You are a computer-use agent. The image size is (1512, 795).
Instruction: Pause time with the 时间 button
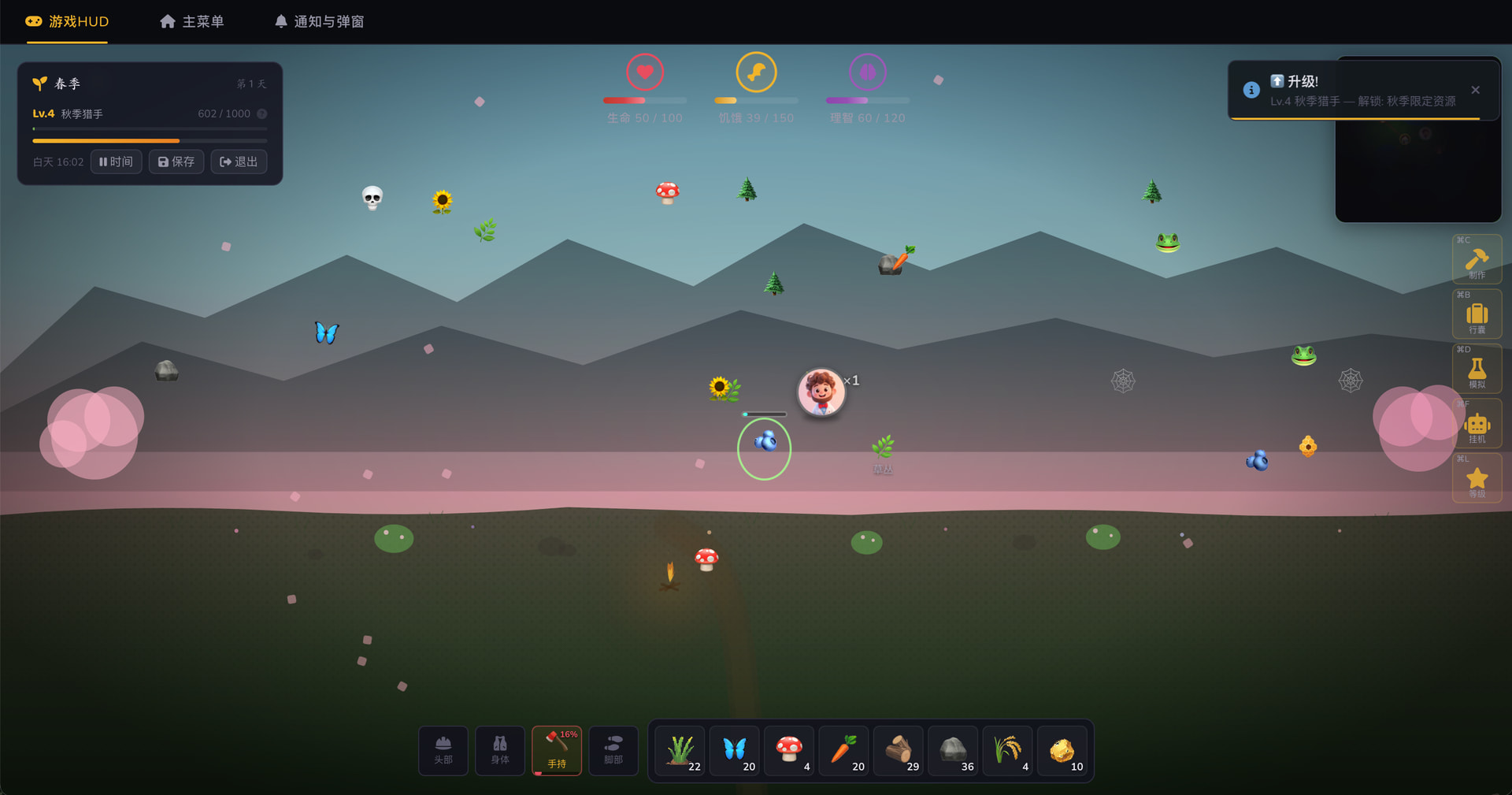[116, 162]
